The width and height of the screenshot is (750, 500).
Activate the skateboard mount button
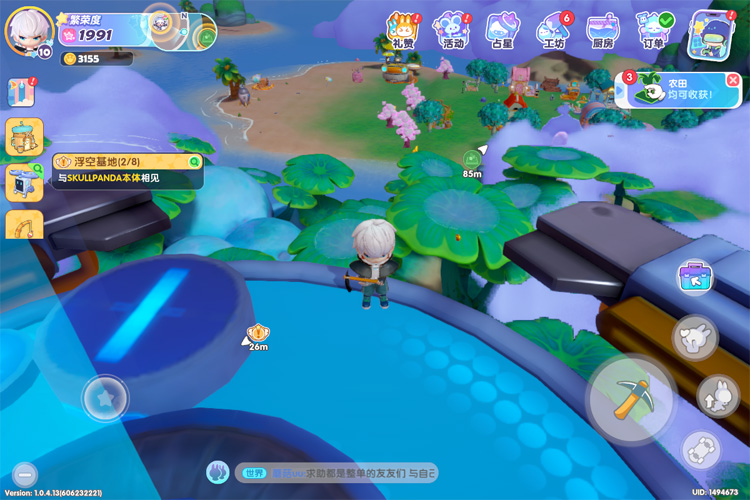coord(701,450)
